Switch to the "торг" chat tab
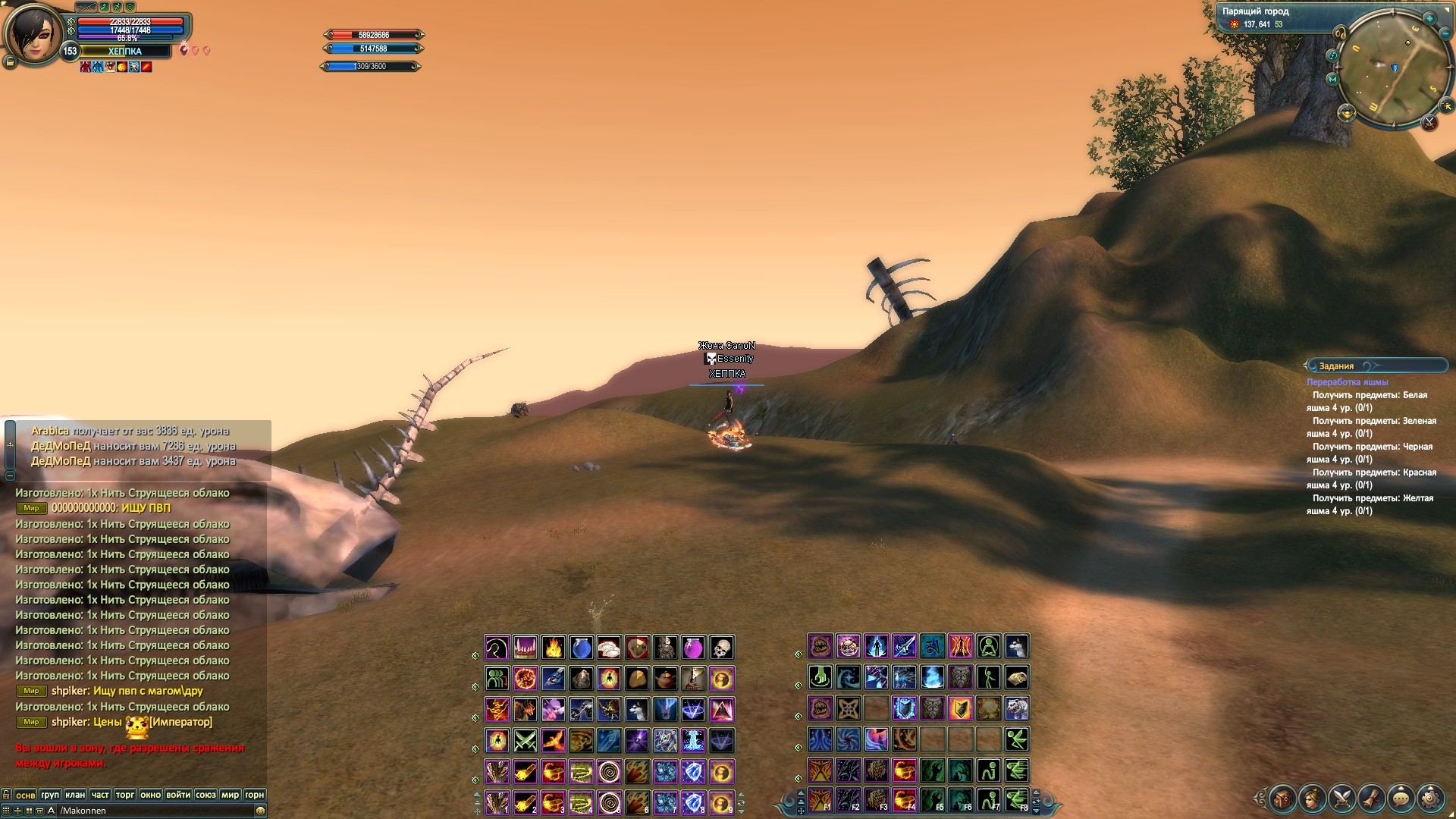Screen dimensions: 1456x819 click(x=125, y=795)
